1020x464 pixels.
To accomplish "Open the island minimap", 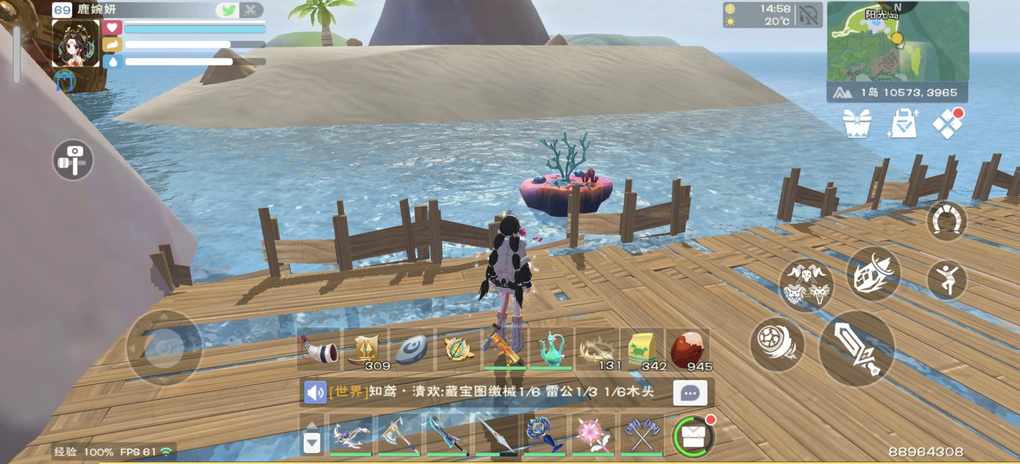I will click(897, 41).
